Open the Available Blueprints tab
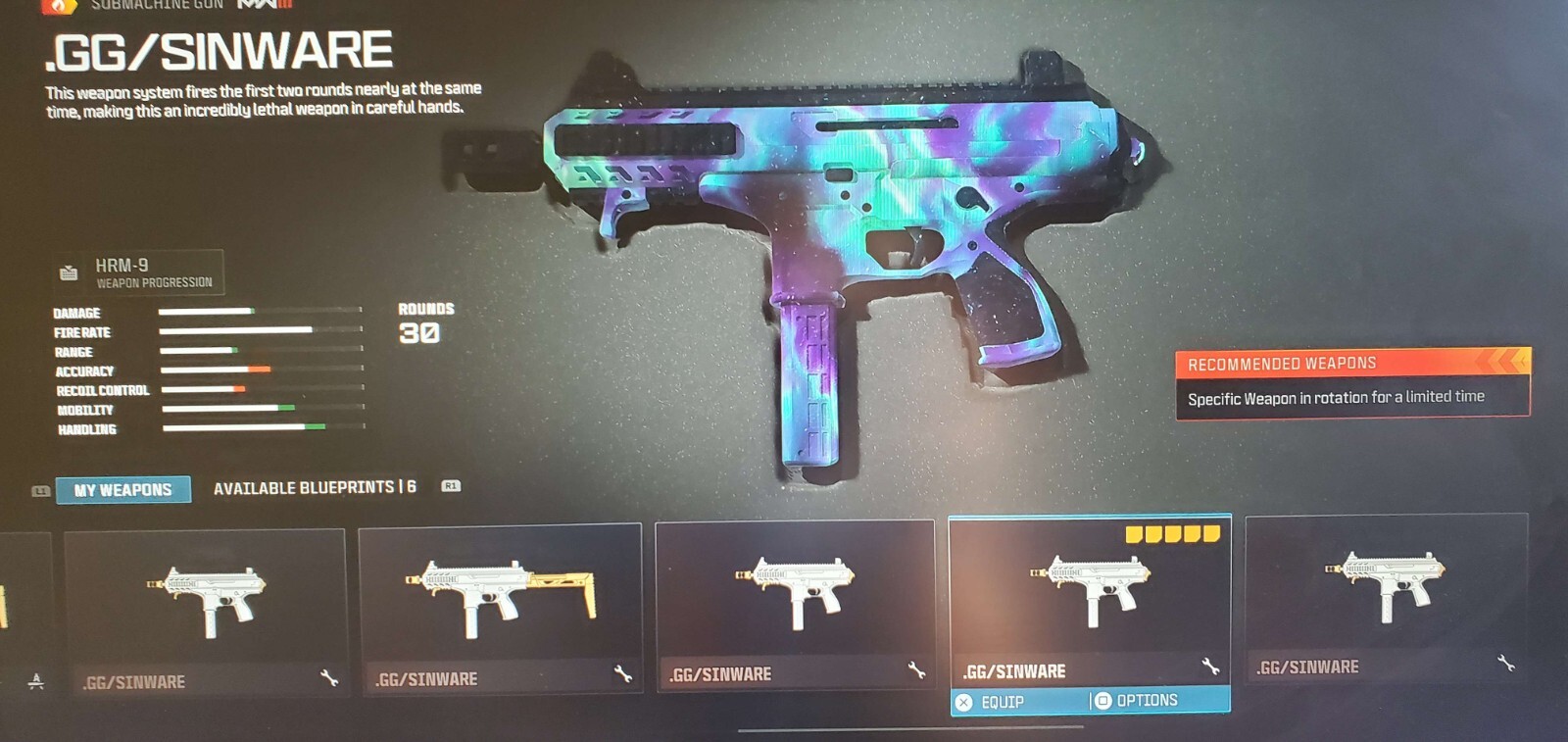 point(315,487)
